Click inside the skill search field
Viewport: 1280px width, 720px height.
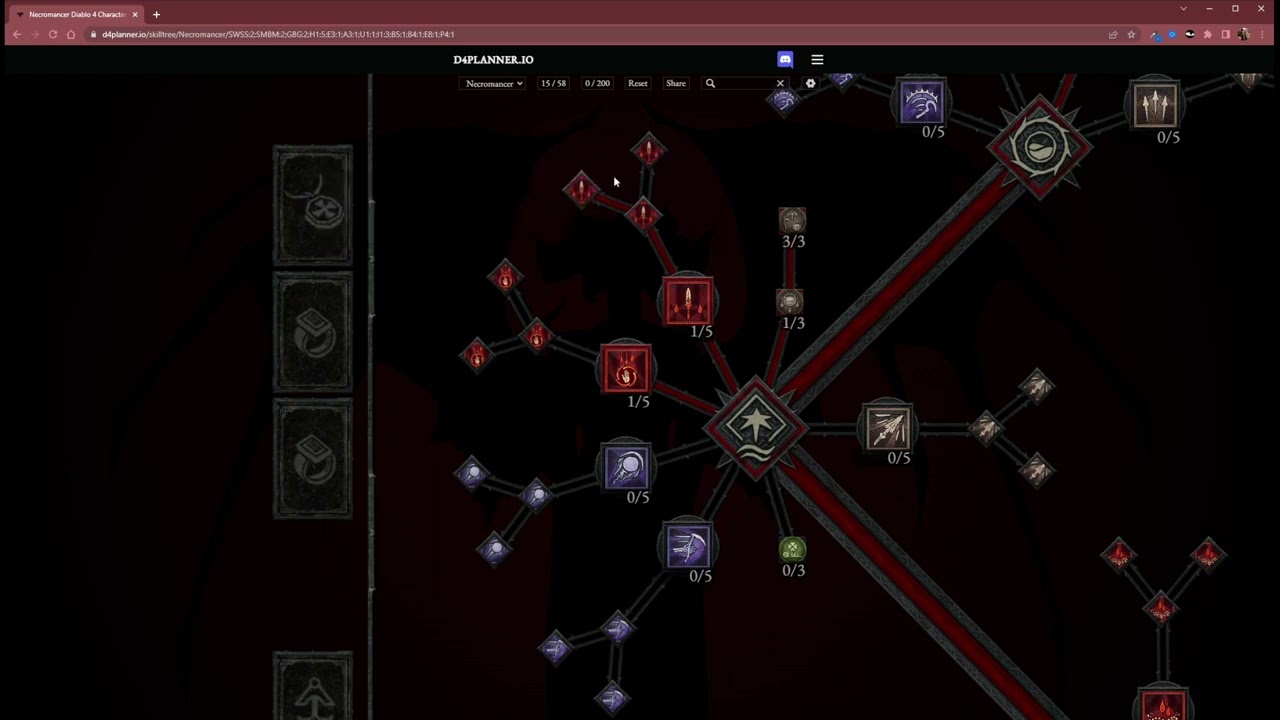pos(740,83)
